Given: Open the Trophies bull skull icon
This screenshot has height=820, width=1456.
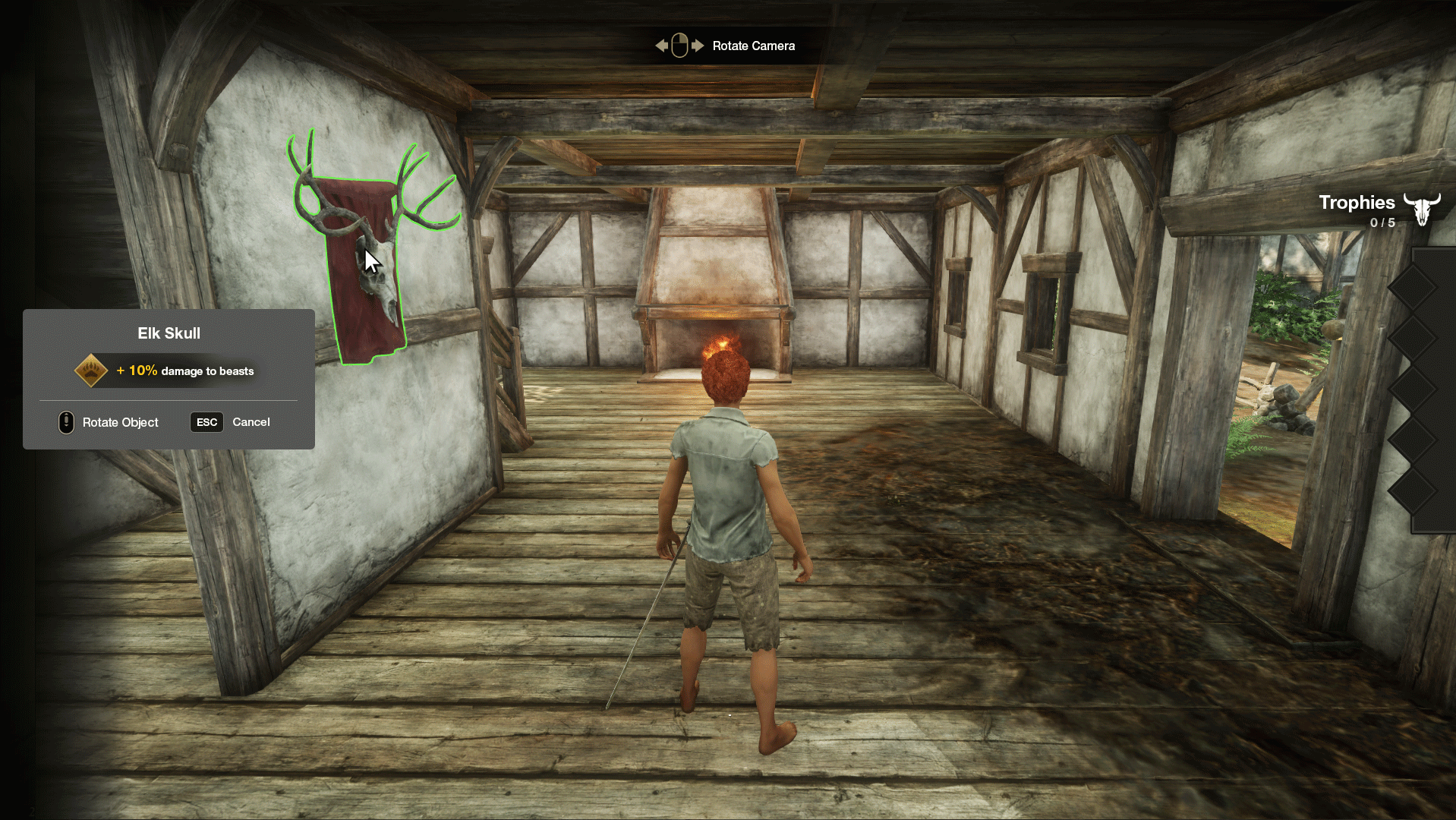Looking at the screenshot, I should pyautogui.click(x=1421, y=209).
